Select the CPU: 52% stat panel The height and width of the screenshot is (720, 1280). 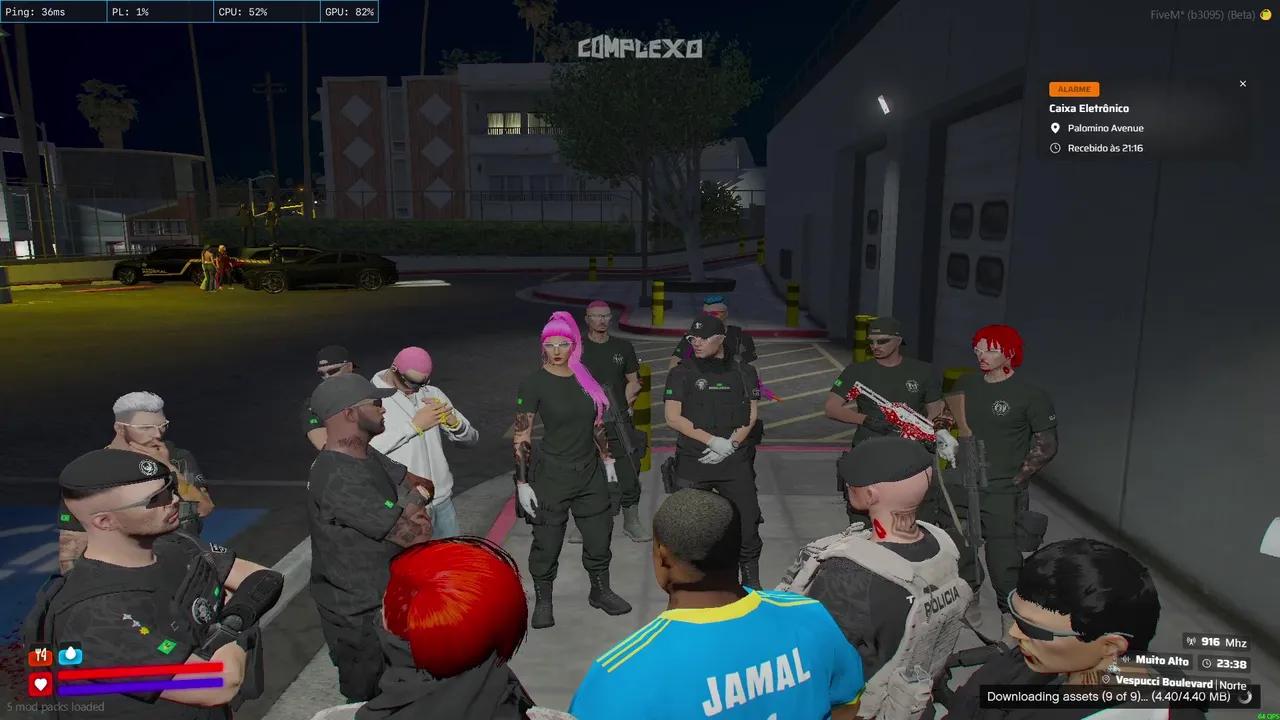[x=245, y=11]
